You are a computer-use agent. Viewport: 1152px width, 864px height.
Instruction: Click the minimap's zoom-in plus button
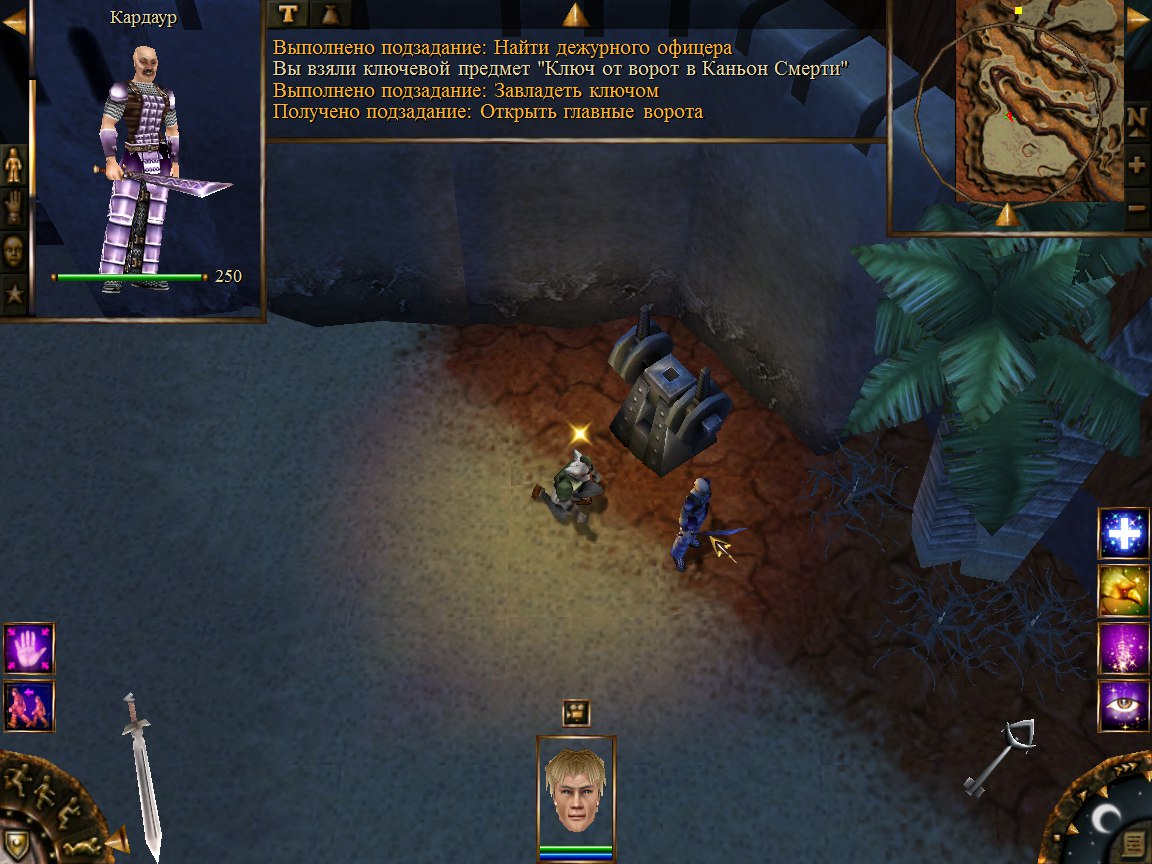point(1137,163)
